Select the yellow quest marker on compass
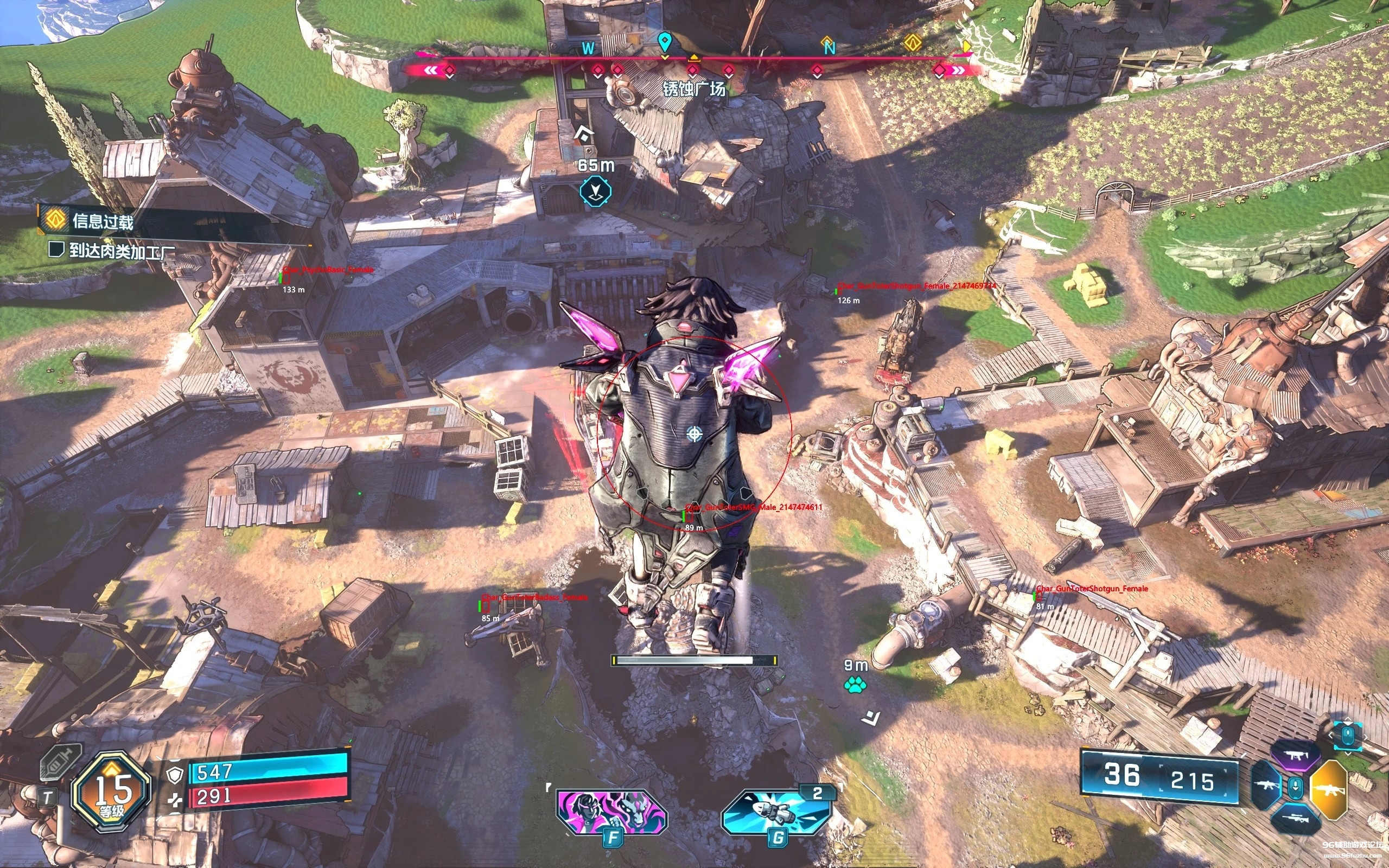The width and height of the screenshot is (1389, 868). [913, 42]
